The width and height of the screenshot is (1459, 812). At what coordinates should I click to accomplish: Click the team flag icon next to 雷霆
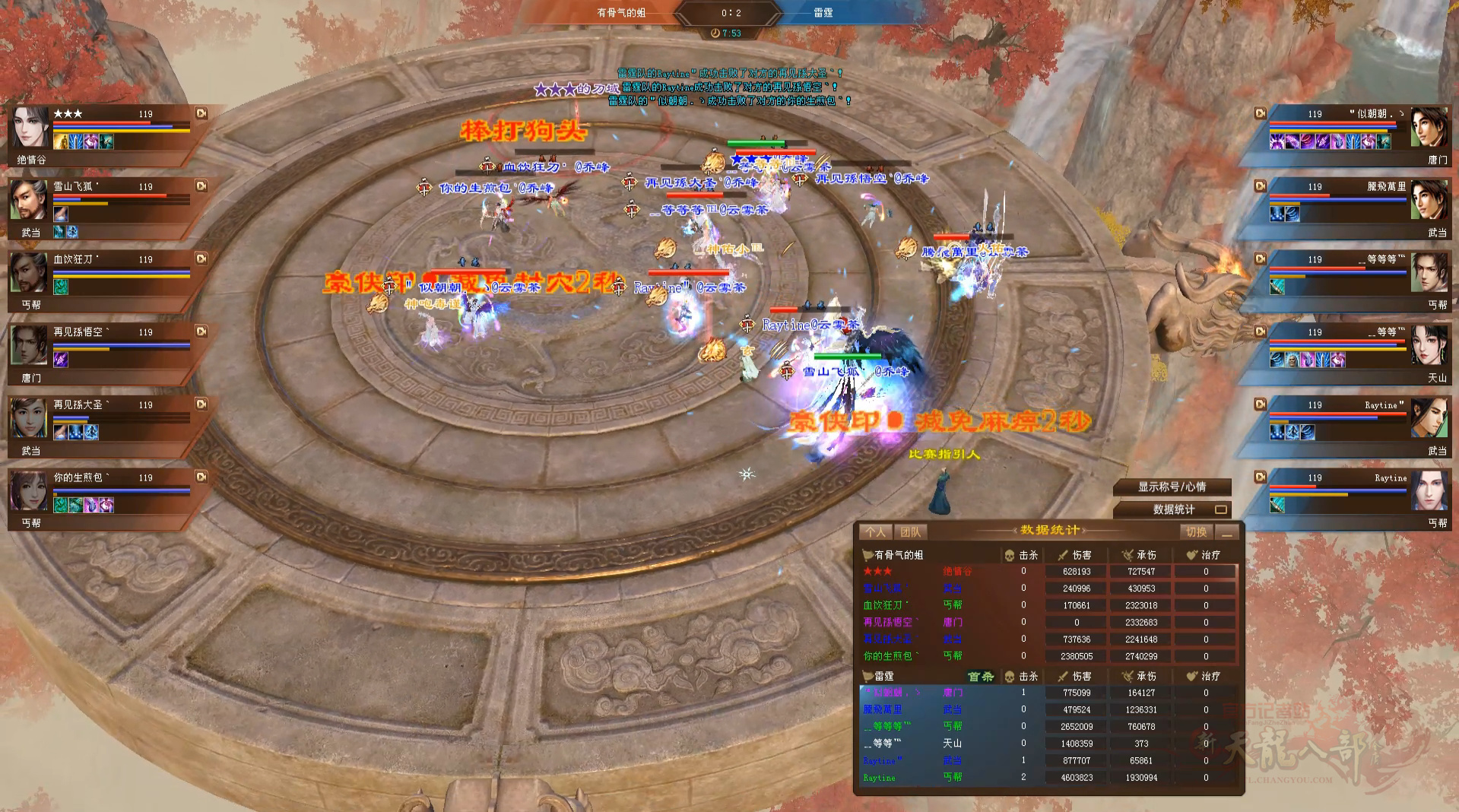pos(867,676)
